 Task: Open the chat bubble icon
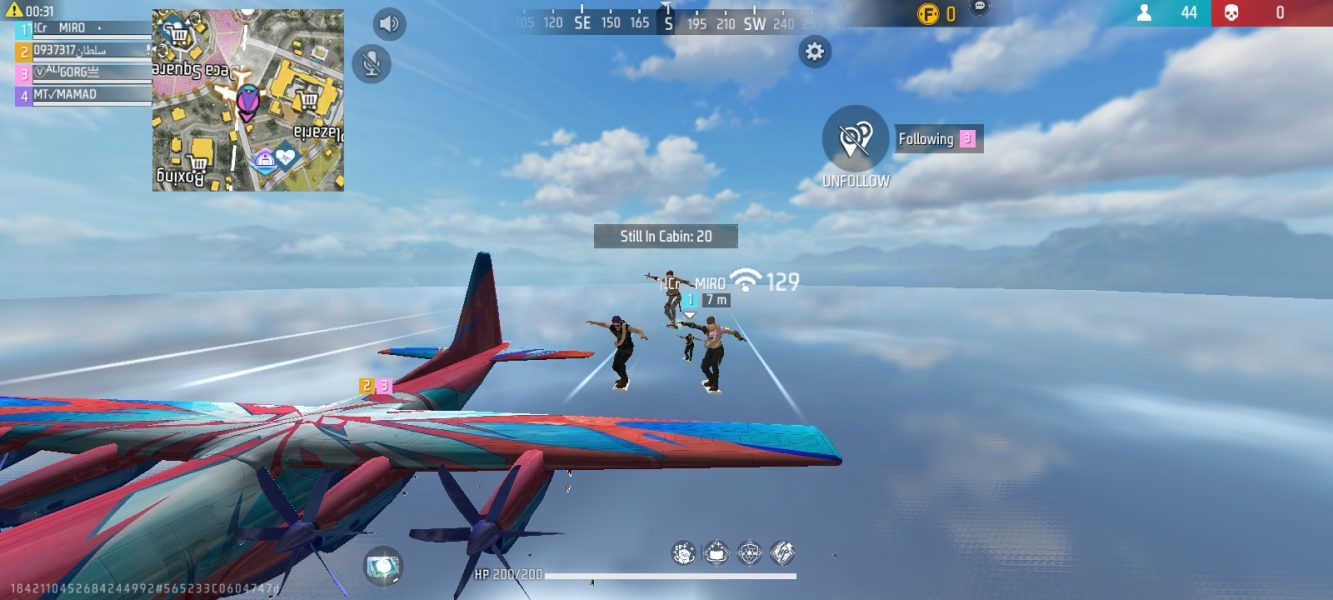[x=979, y=8]
